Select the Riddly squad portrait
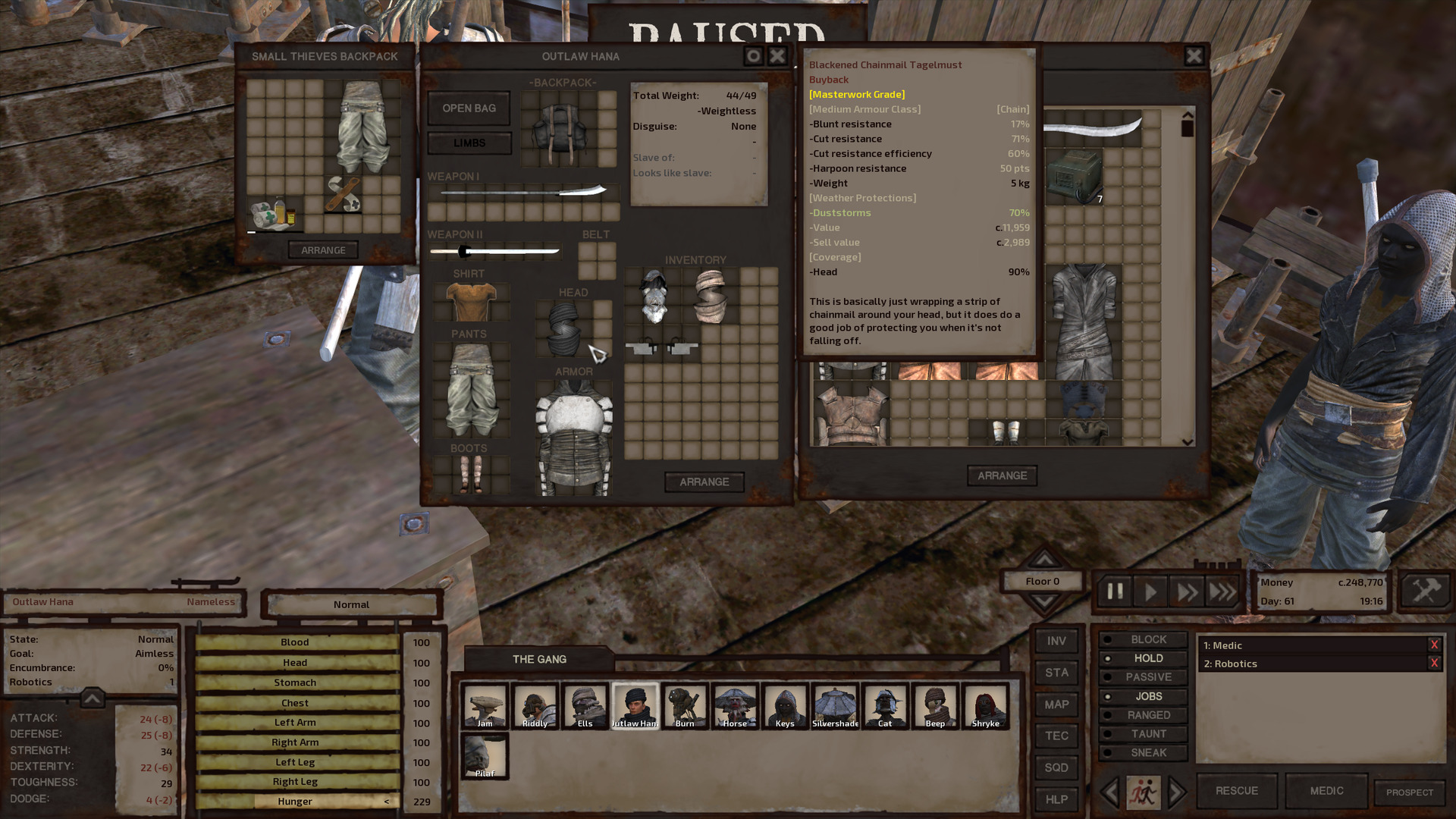 pos(535,706)
